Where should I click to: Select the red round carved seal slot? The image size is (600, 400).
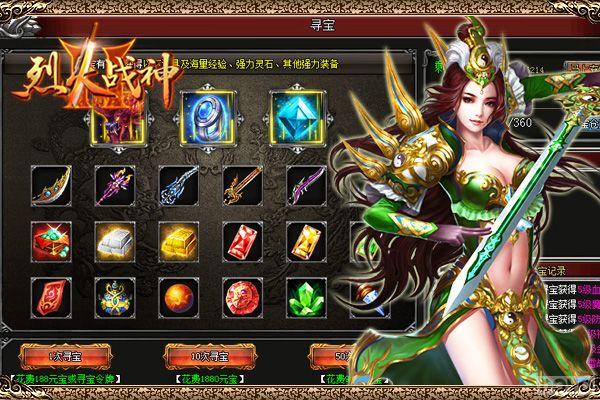(239, 295)
